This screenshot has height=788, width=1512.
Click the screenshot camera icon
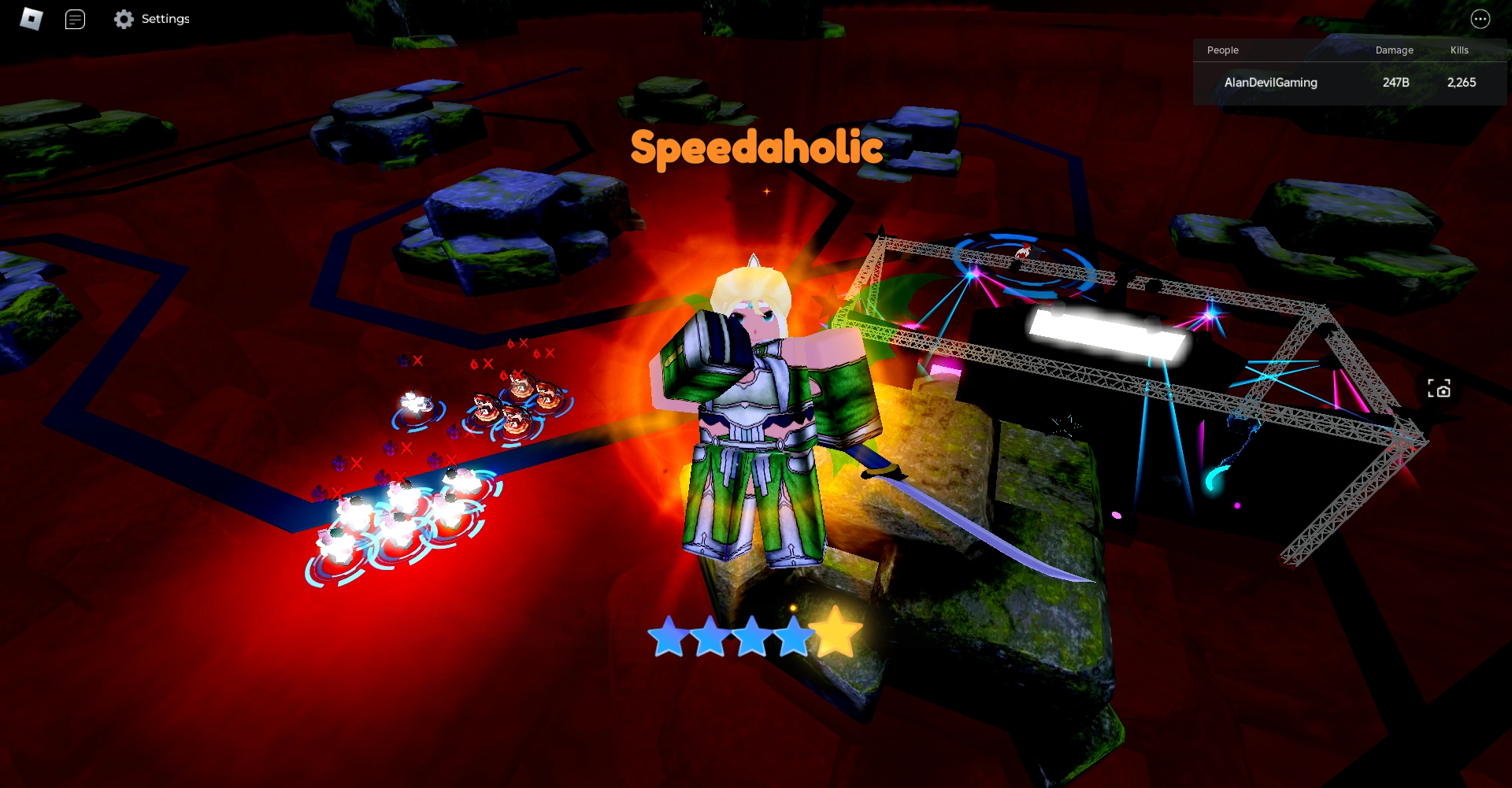(1440, 388)
